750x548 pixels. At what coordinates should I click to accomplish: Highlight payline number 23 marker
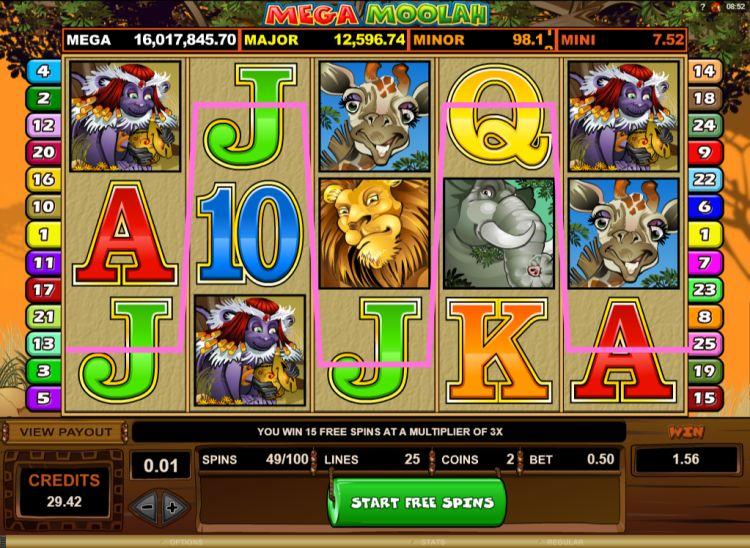click(704, 289)
